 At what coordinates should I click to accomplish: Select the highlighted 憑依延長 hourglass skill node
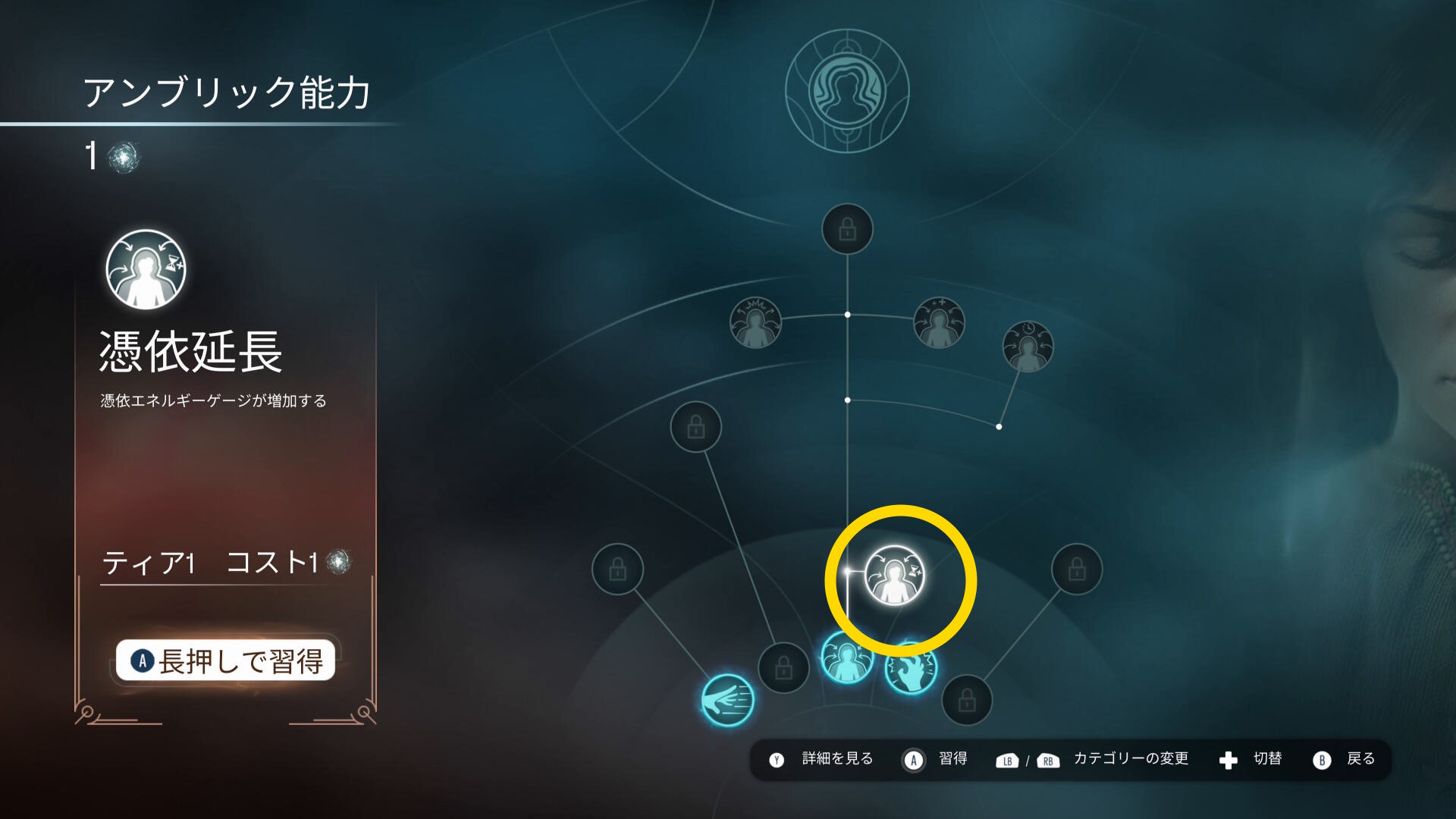895,576
